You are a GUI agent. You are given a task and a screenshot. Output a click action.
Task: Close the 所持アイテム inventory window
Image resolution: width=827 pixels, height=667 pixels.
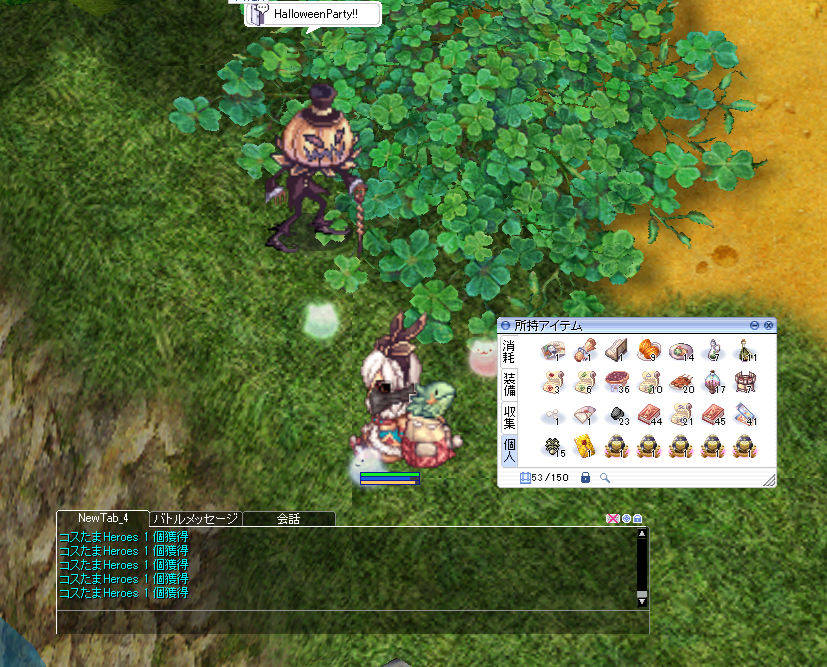(x=768, y=325)
